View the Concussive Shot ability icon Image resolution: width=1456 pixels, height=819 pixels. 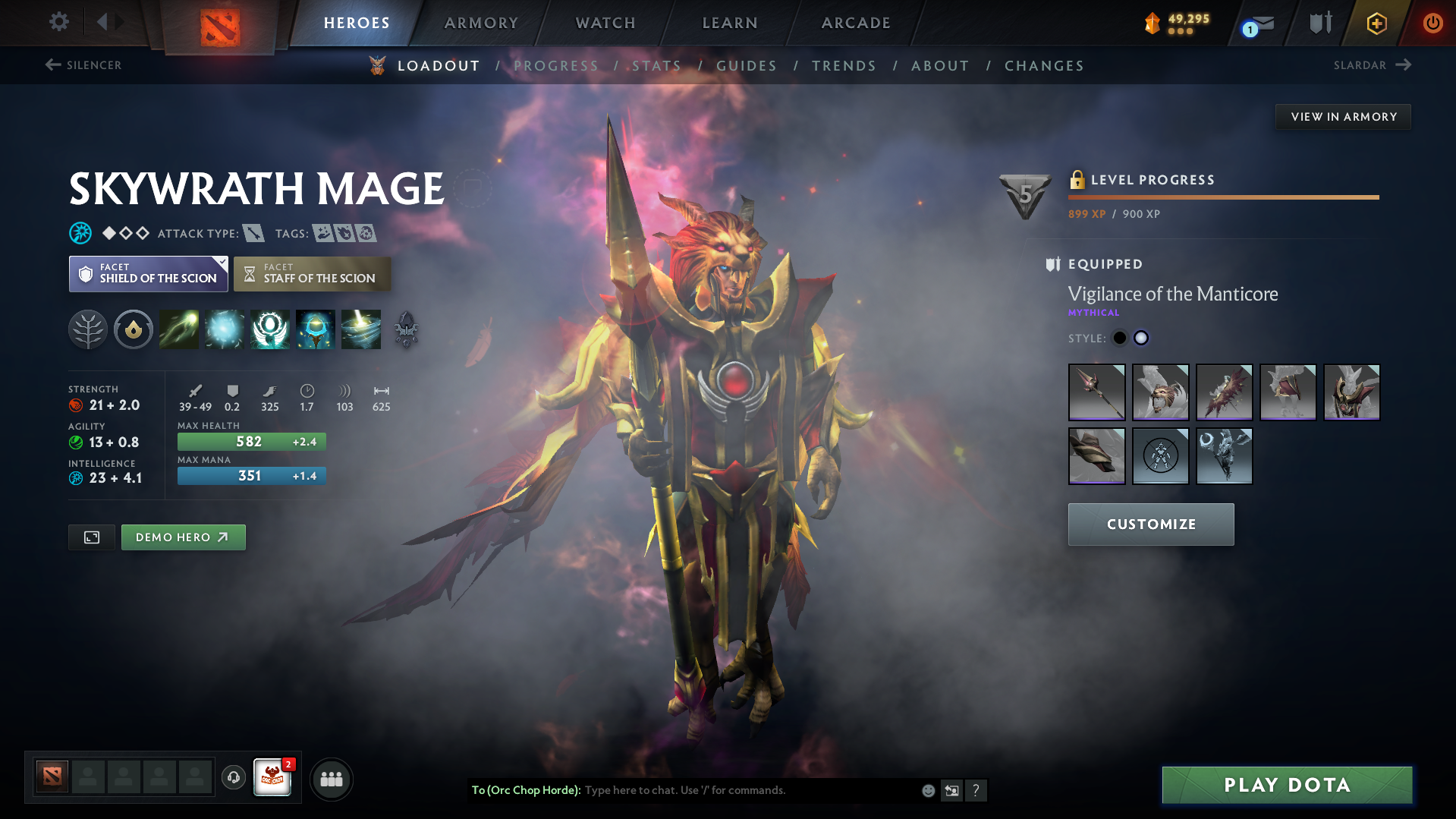(x=225, y=329)
